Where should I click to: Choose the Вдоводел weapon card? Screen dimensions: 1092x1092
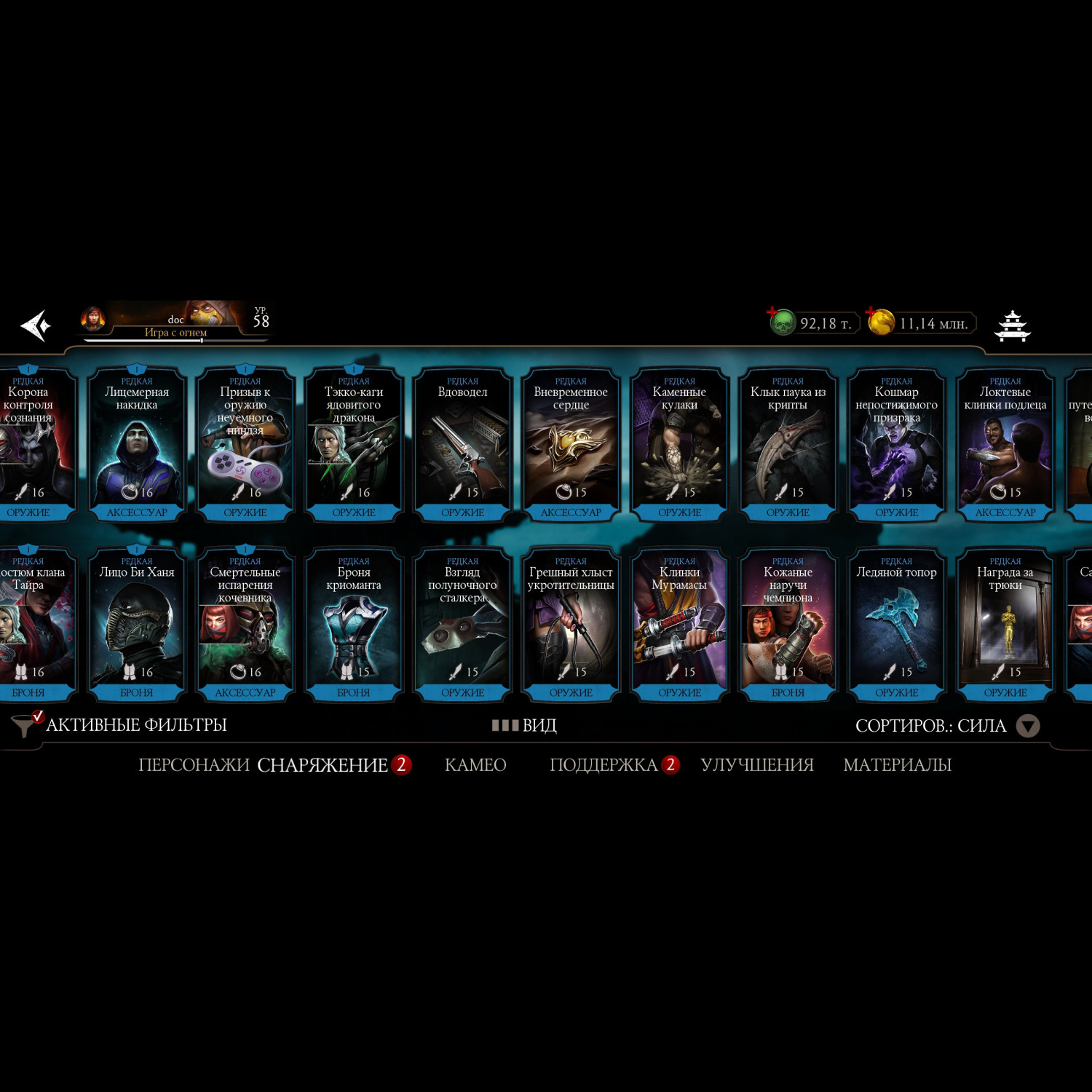pyautogui.click(x=462, y=445)
